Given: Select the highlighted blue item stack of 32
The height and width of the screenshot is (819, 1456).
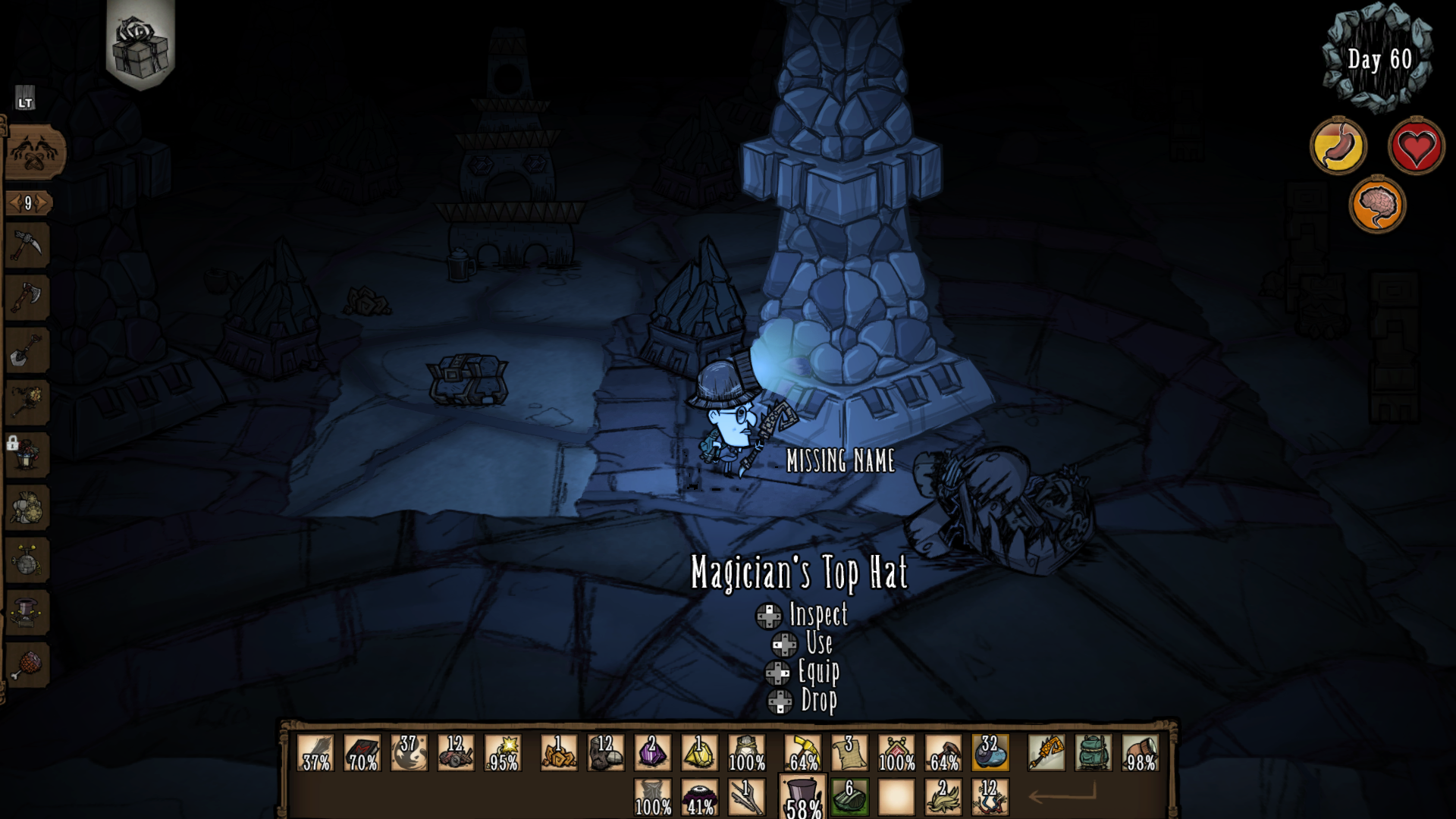Looking at the screenshot, I should [990, 752].
